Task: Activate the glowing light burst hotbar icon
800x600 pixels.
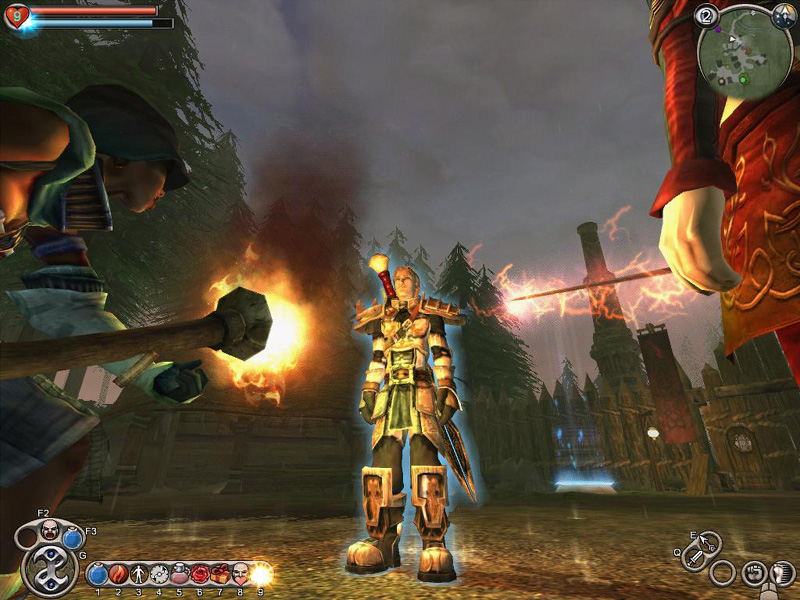Action: [261, 574]
